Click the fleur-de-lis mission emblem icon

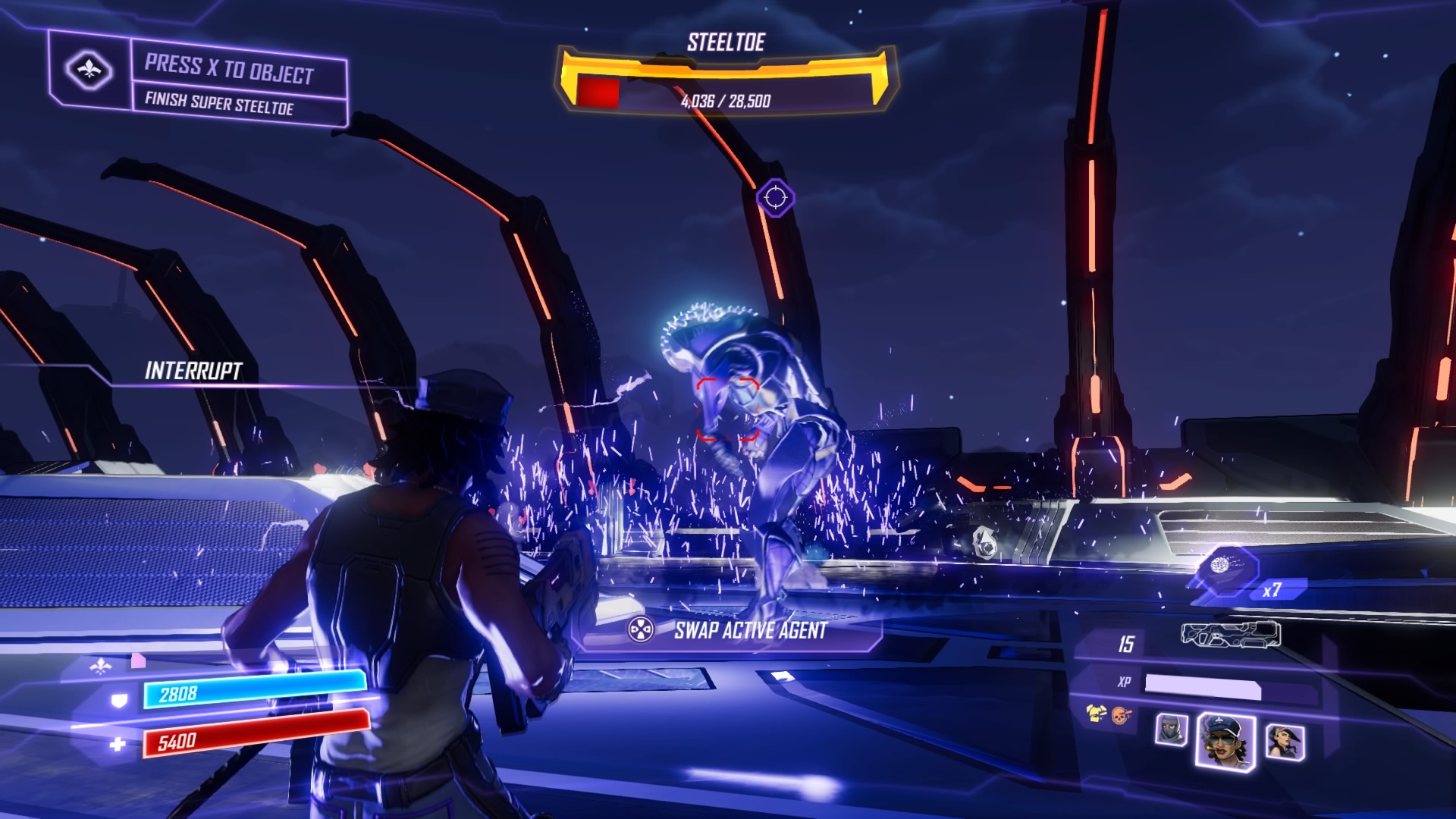click(89, 71)
